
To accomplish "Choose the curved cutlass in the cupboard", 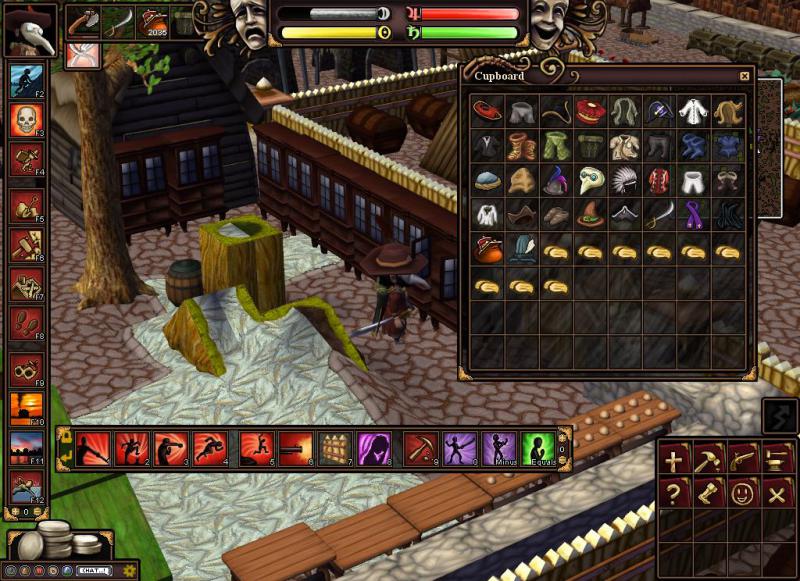I will [660, 214].
